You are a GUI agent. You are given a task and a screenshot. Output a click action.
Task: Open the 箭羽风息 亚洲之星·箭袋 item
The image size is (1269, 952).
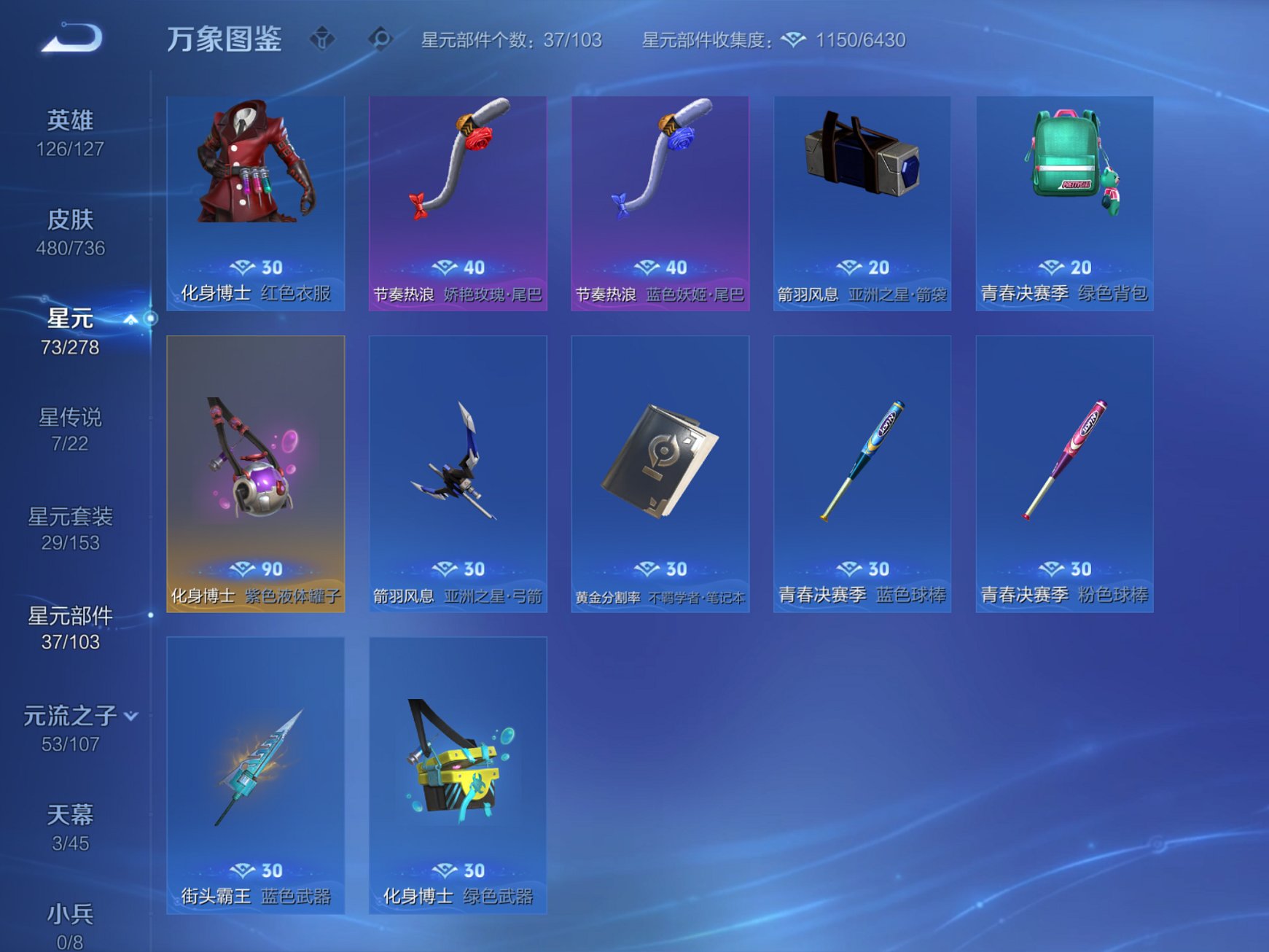pyautogui.click(x=862, y=197)
